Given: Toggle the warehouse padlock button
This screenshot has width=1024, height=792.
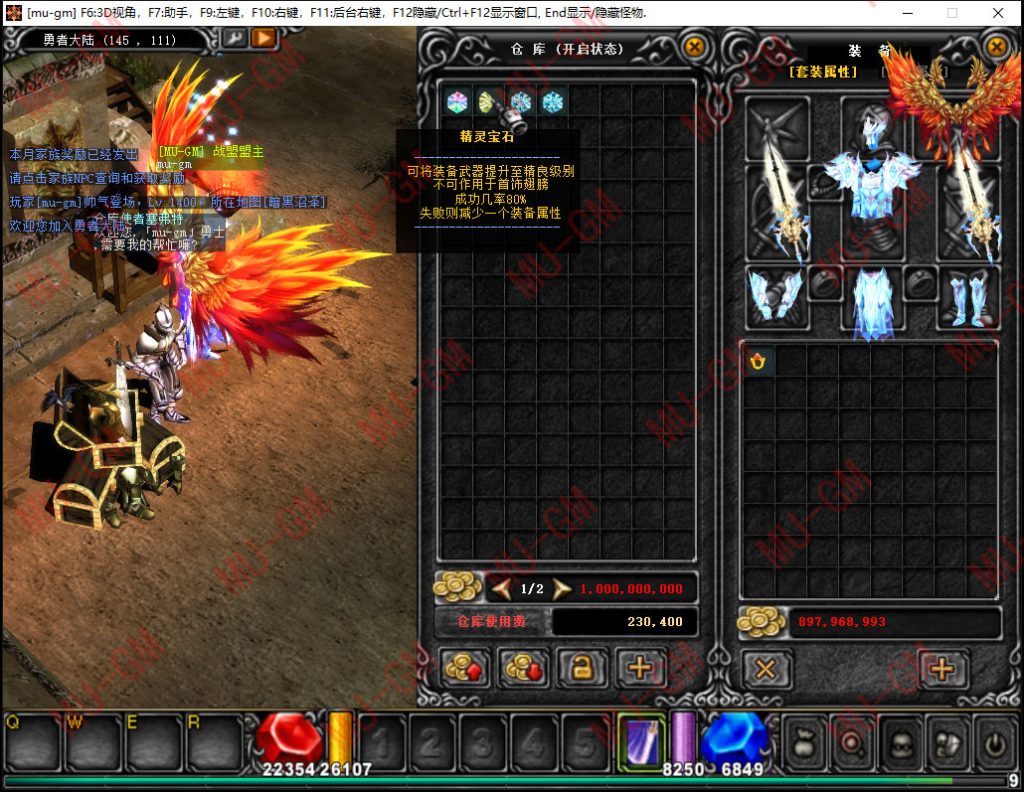Looking at the screenshot, I should tap(582, 668).
